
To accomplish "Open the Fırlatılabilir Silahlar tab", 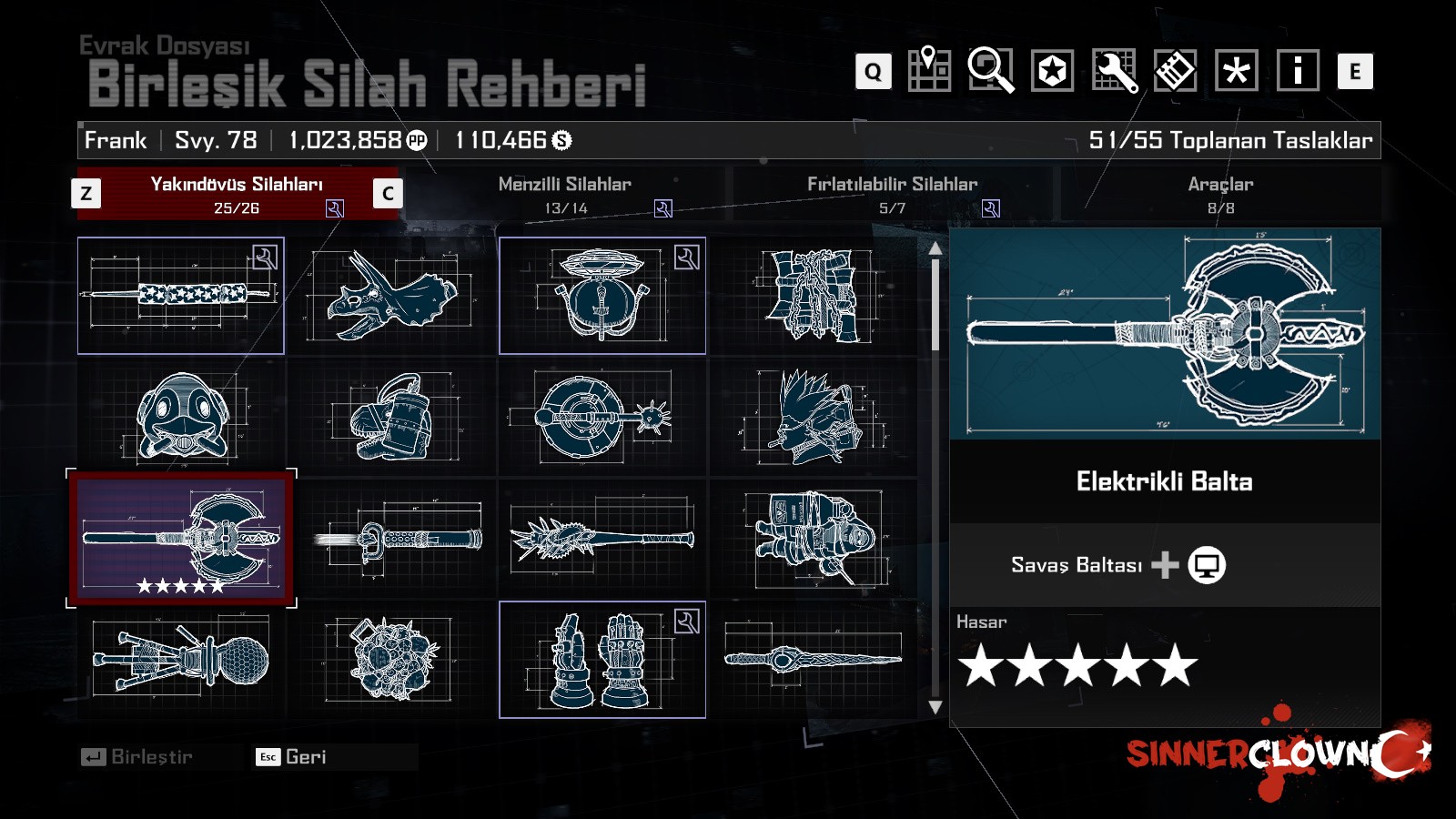I will pyautogui.click(x=893, y=194).
